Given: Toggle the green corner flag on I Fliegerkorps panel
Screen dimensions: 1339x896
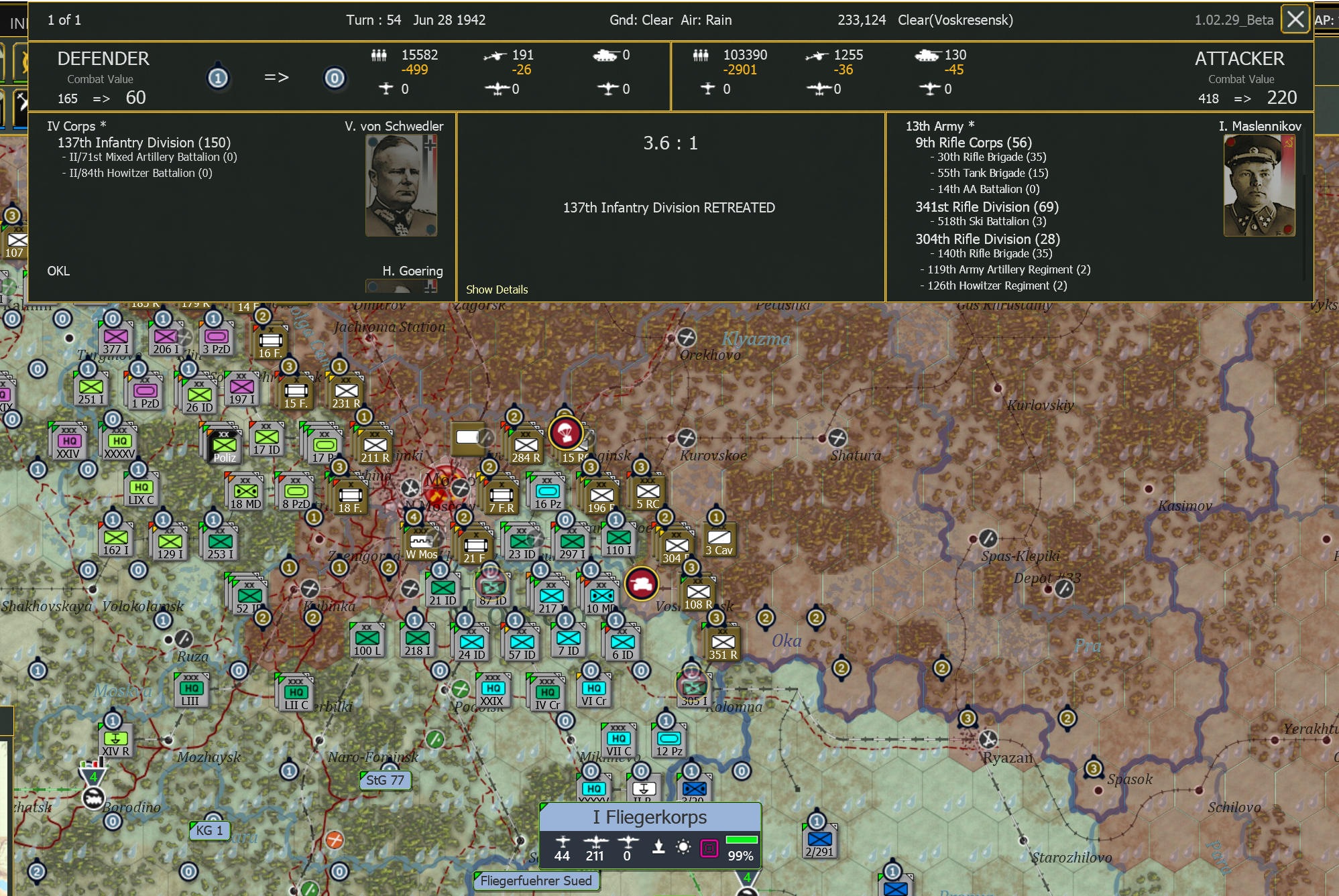Looking at the screenshot, I should point(543,806).
